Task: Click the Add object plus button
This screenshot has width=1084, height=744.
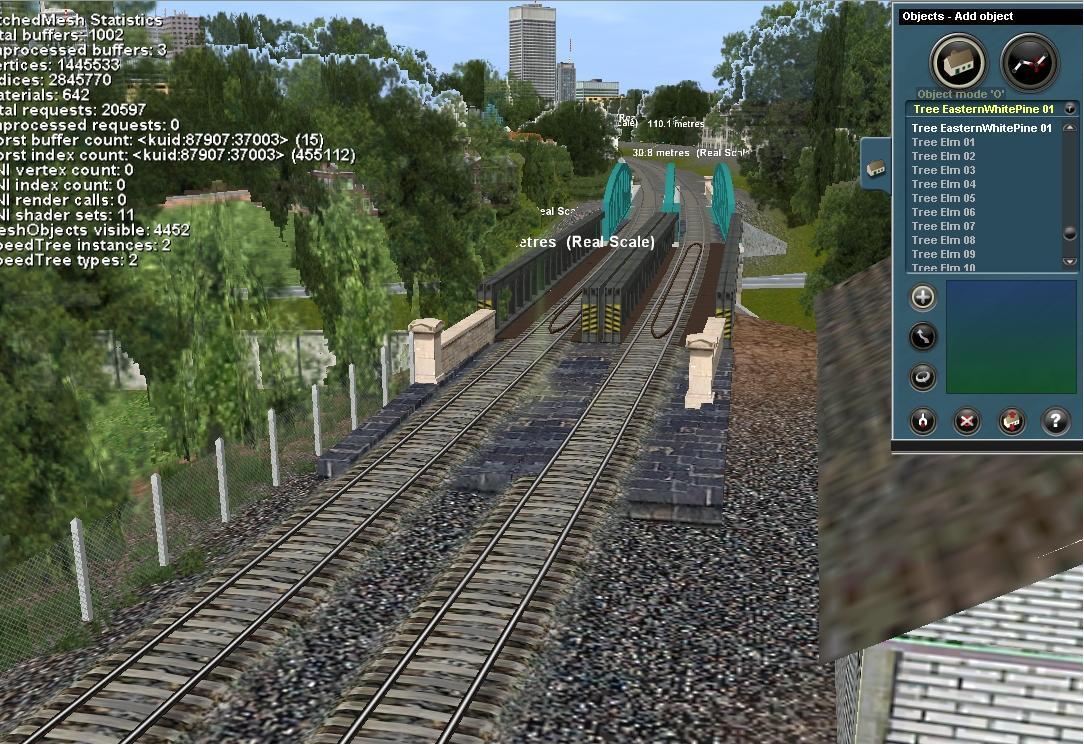Action: coord(923,297)
